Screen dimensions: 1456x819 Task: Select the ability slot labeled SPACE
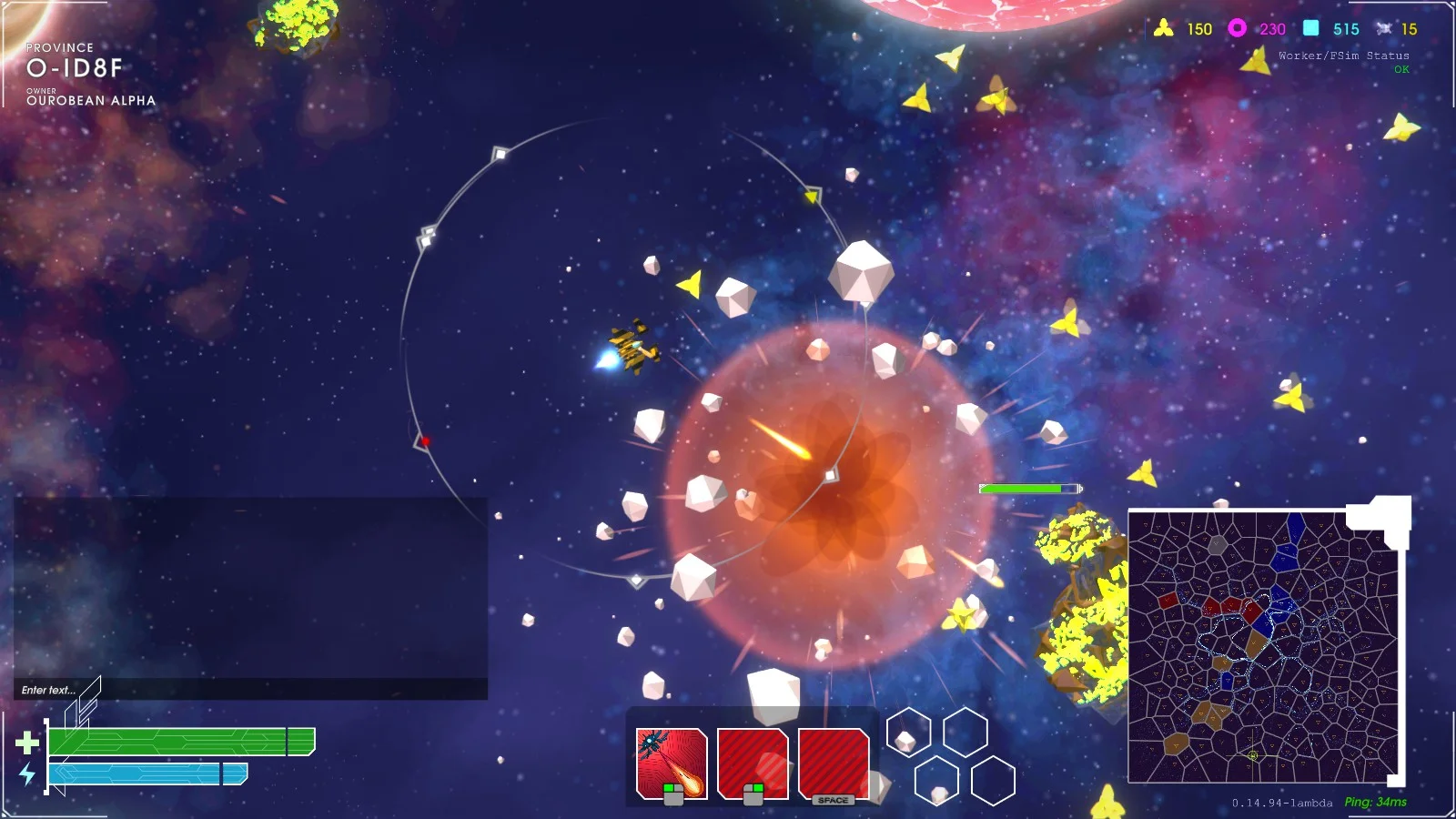[834, 764]
